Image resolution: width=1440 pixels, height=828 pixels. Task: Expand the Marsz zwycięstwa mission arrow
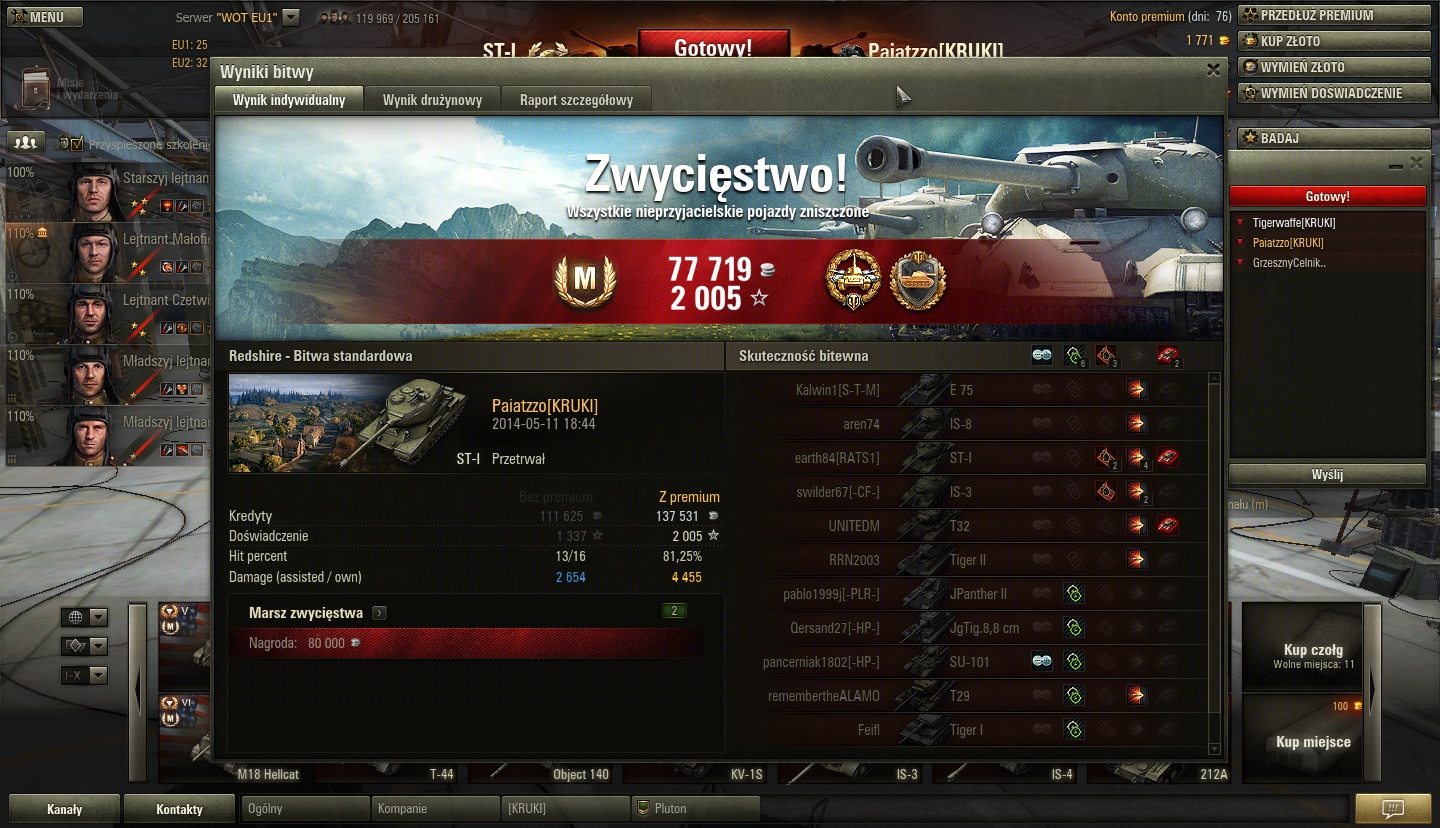380,613
